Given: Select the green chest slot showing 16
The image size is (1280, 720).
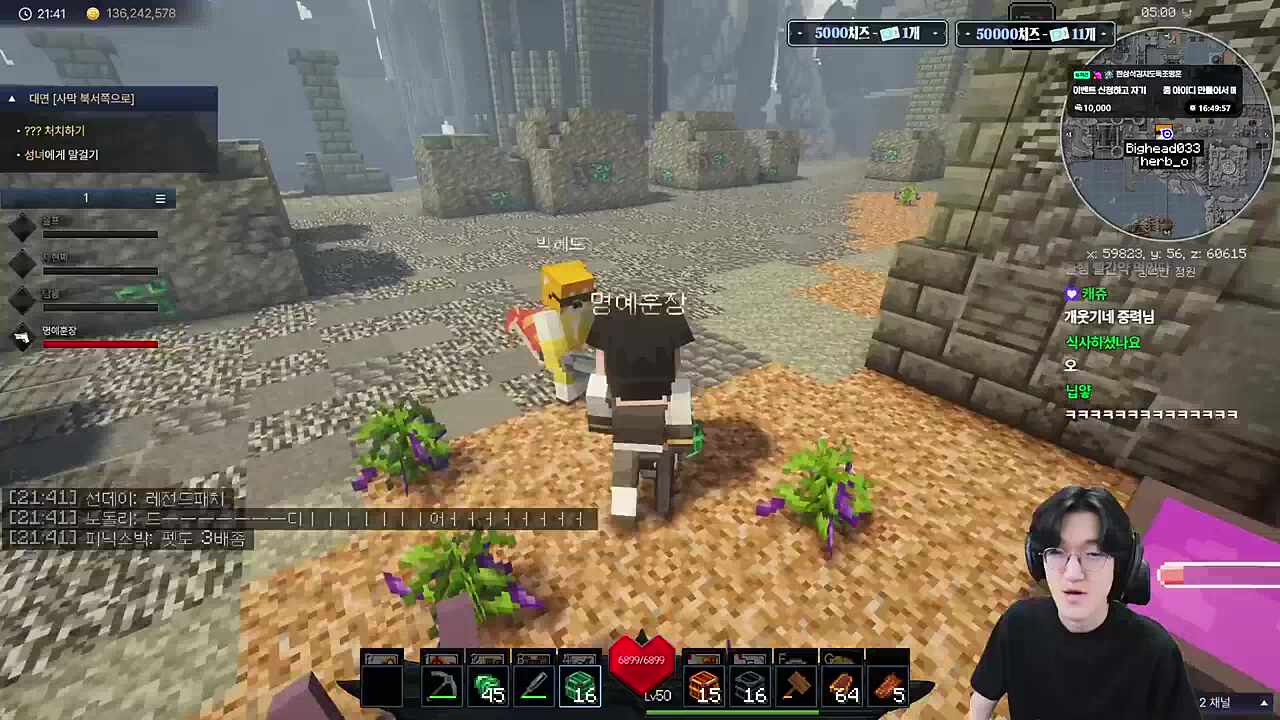Looking at the screenshot, I should coord(580,686).
